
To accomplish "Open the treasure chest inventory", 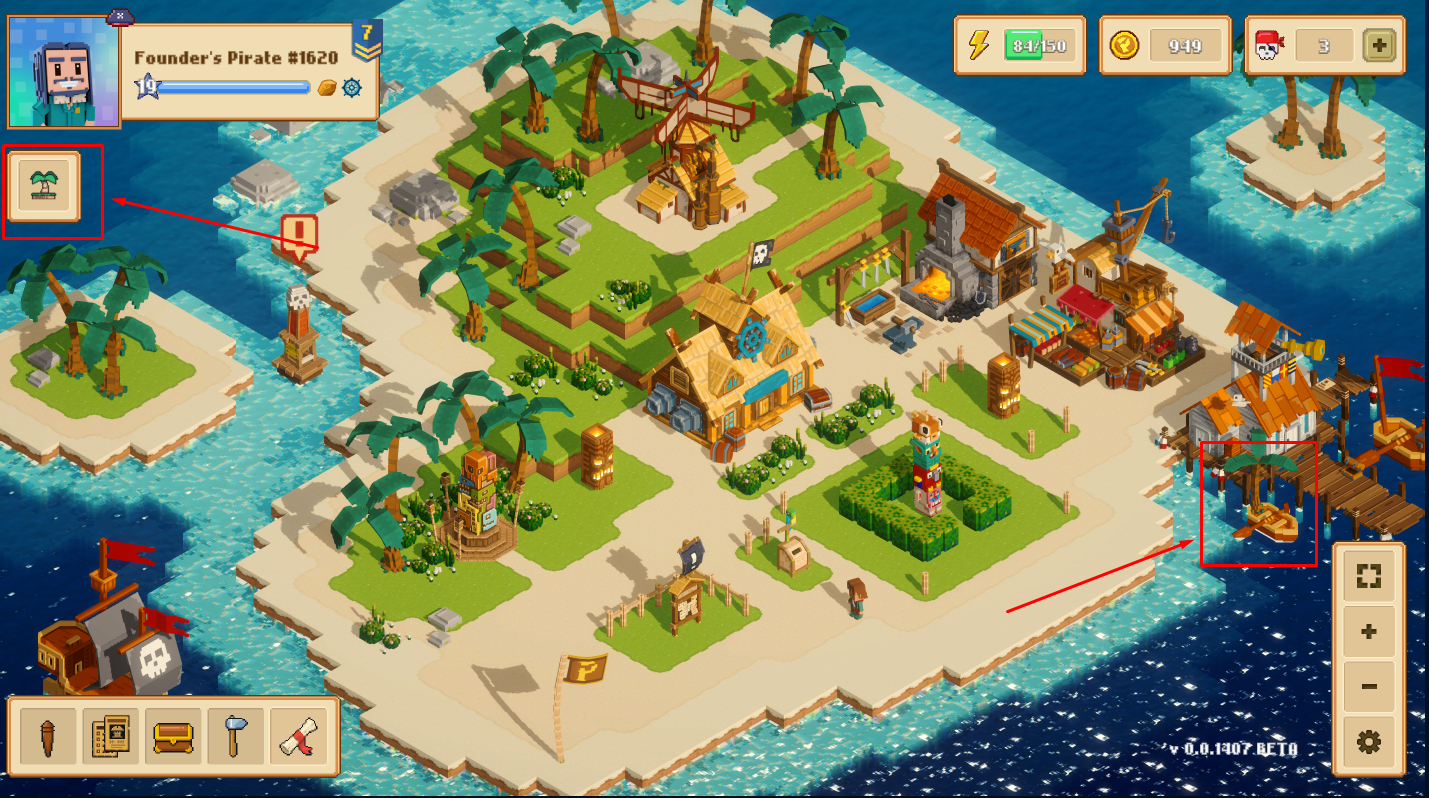I will (x=173, y=737).
